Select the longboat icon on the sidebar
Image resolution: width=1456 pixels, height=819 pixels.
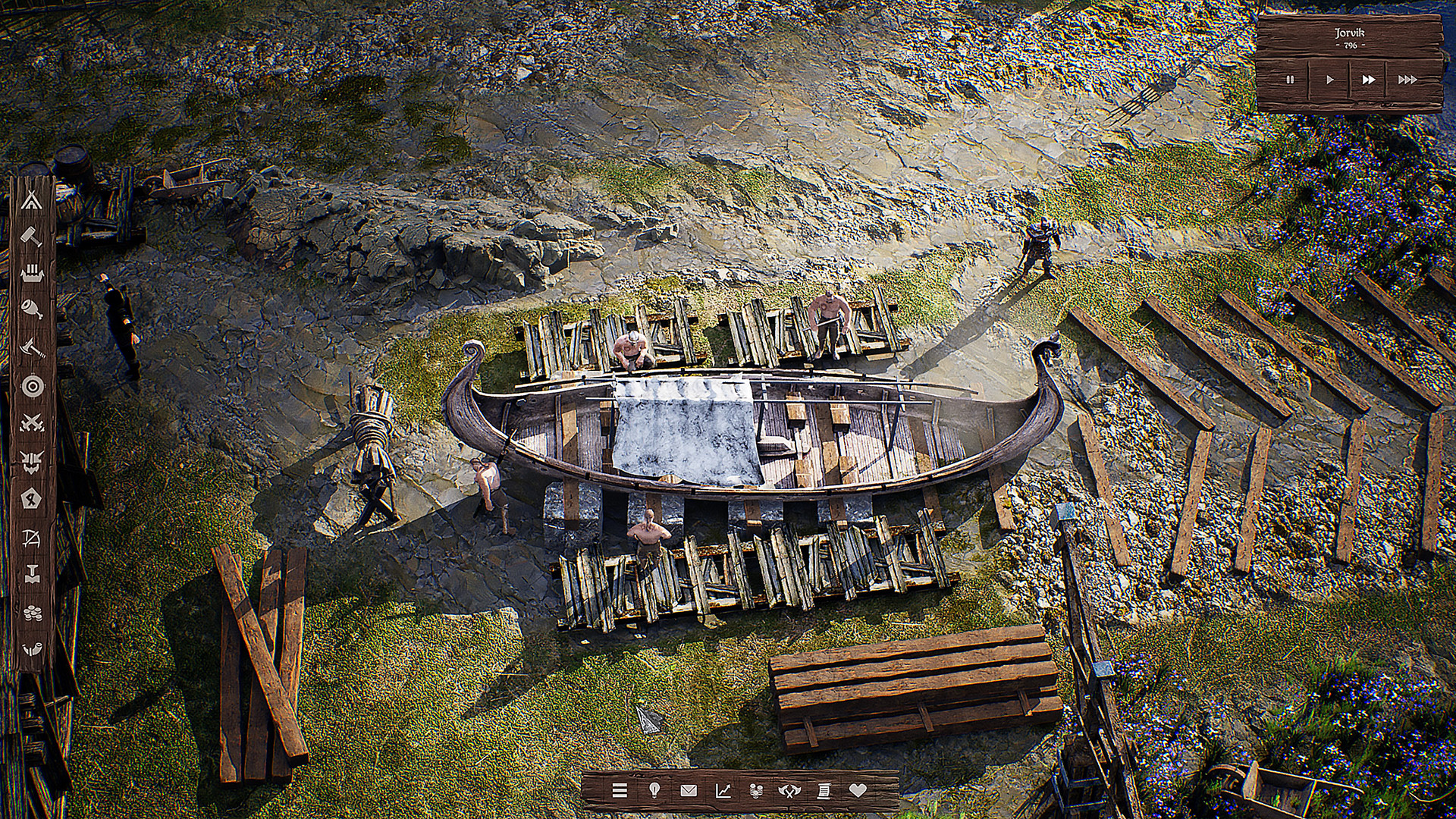tap(30, 273)
